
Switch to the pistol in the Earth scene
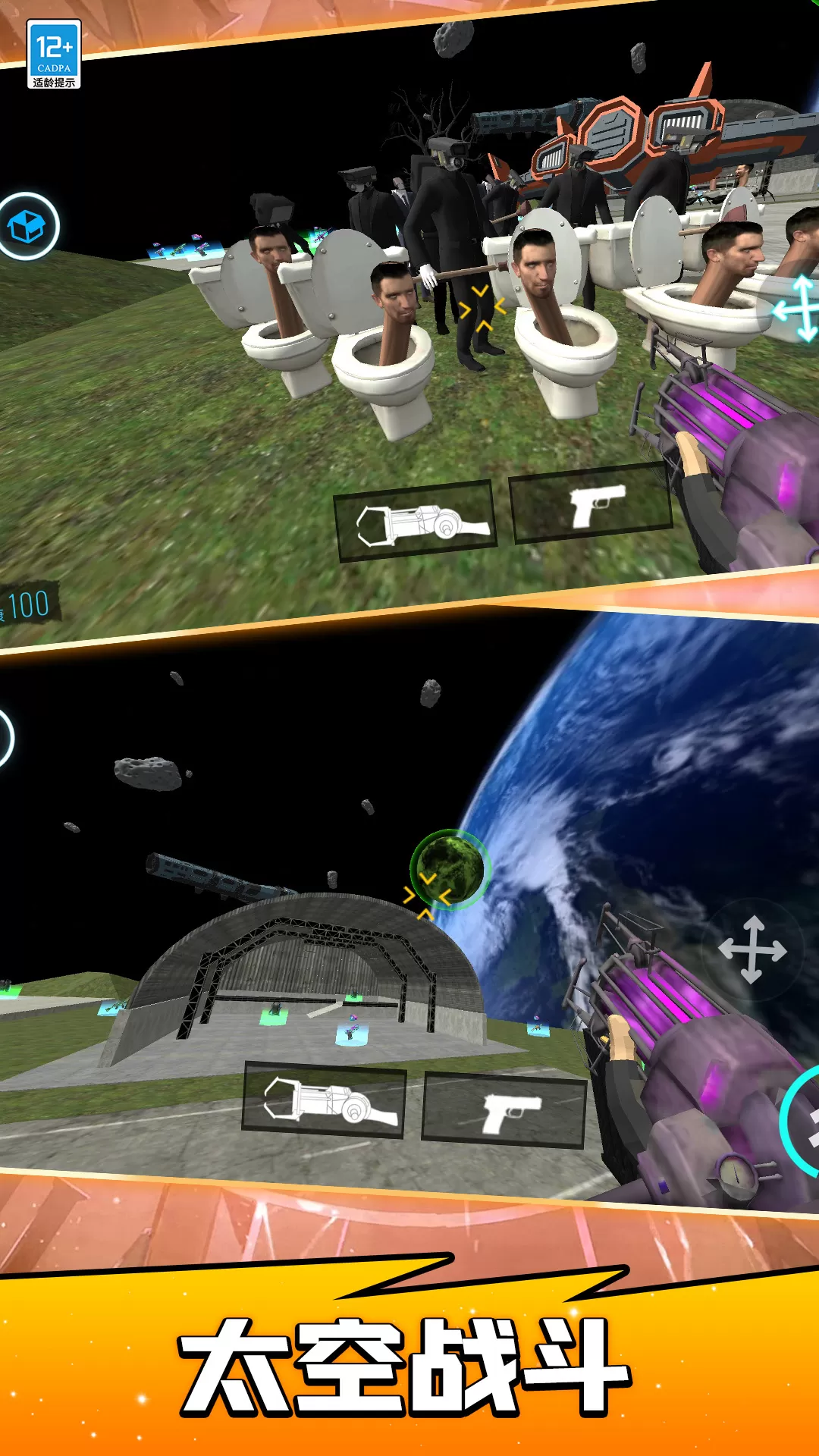[x=504, y=1110]
